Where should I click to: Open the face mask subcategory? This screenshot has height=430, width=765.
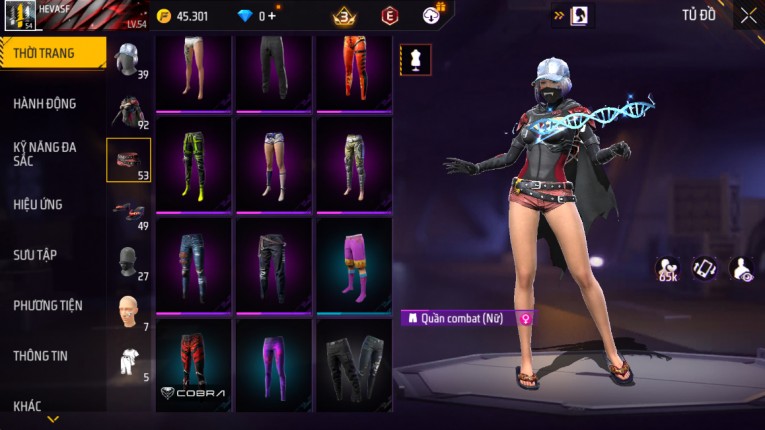click(x=128, y=259)
